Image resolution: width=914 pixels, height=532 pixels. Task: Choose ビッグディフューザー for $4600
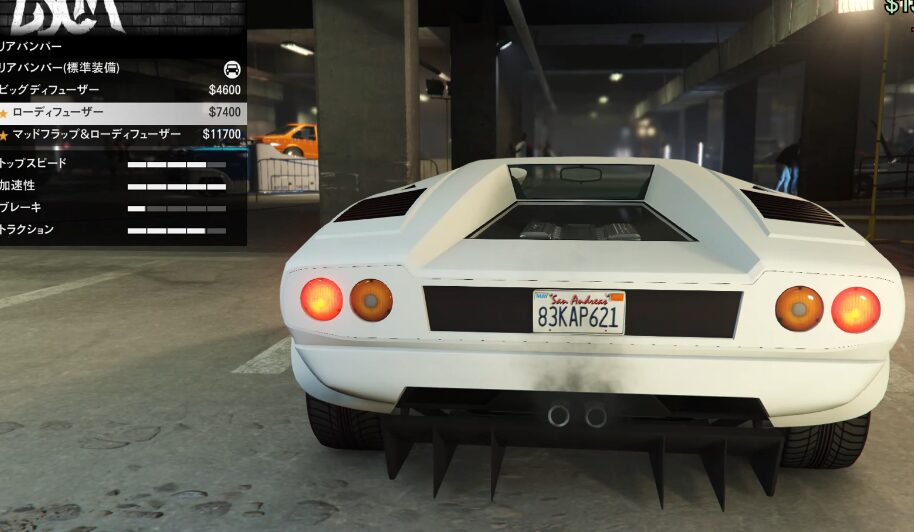pyautogui.click(x=120, y=90)
